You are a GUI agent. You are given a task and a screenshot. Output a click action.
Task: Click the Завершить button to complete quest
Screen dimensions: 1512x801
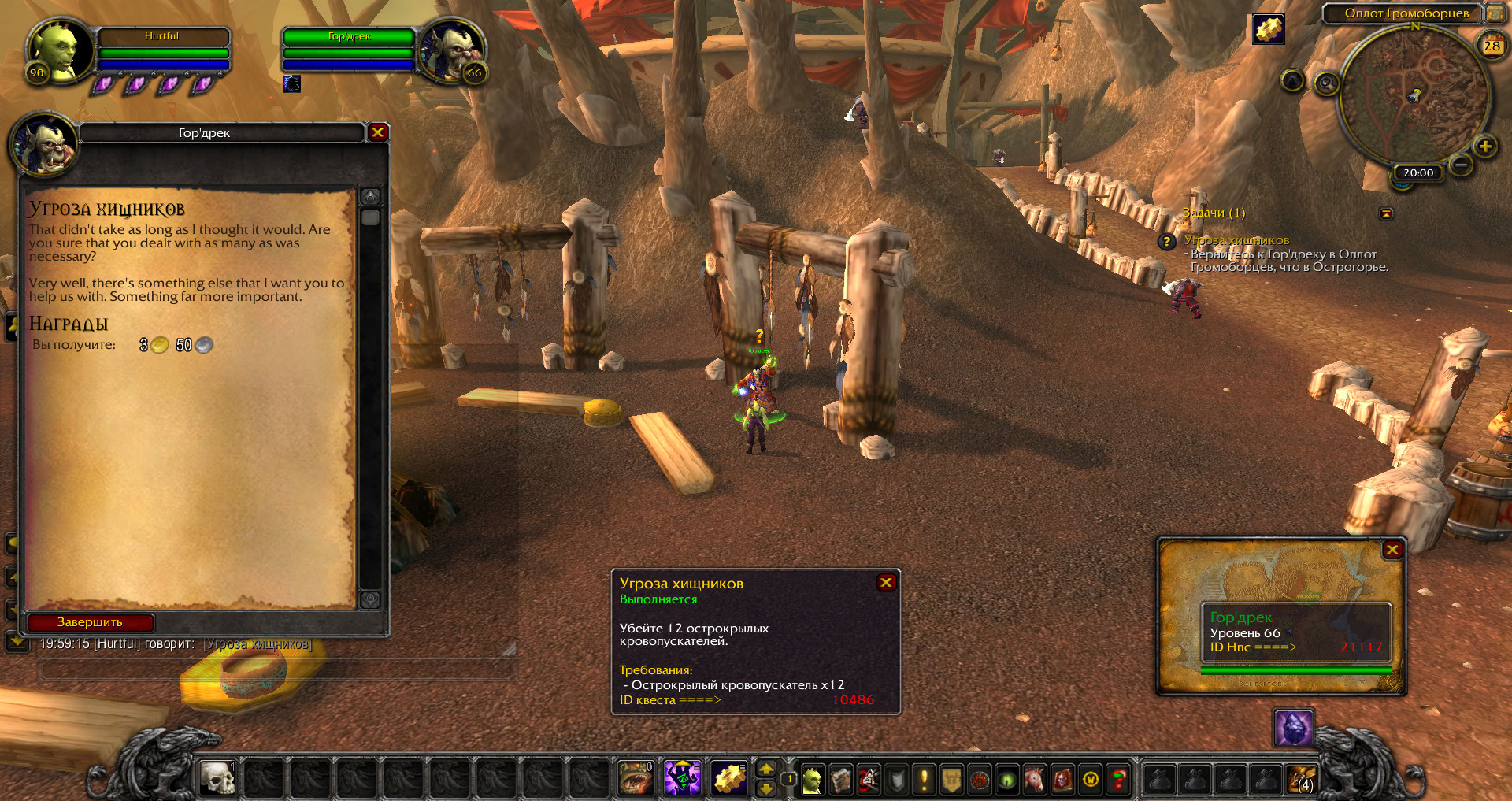point(91,622)
